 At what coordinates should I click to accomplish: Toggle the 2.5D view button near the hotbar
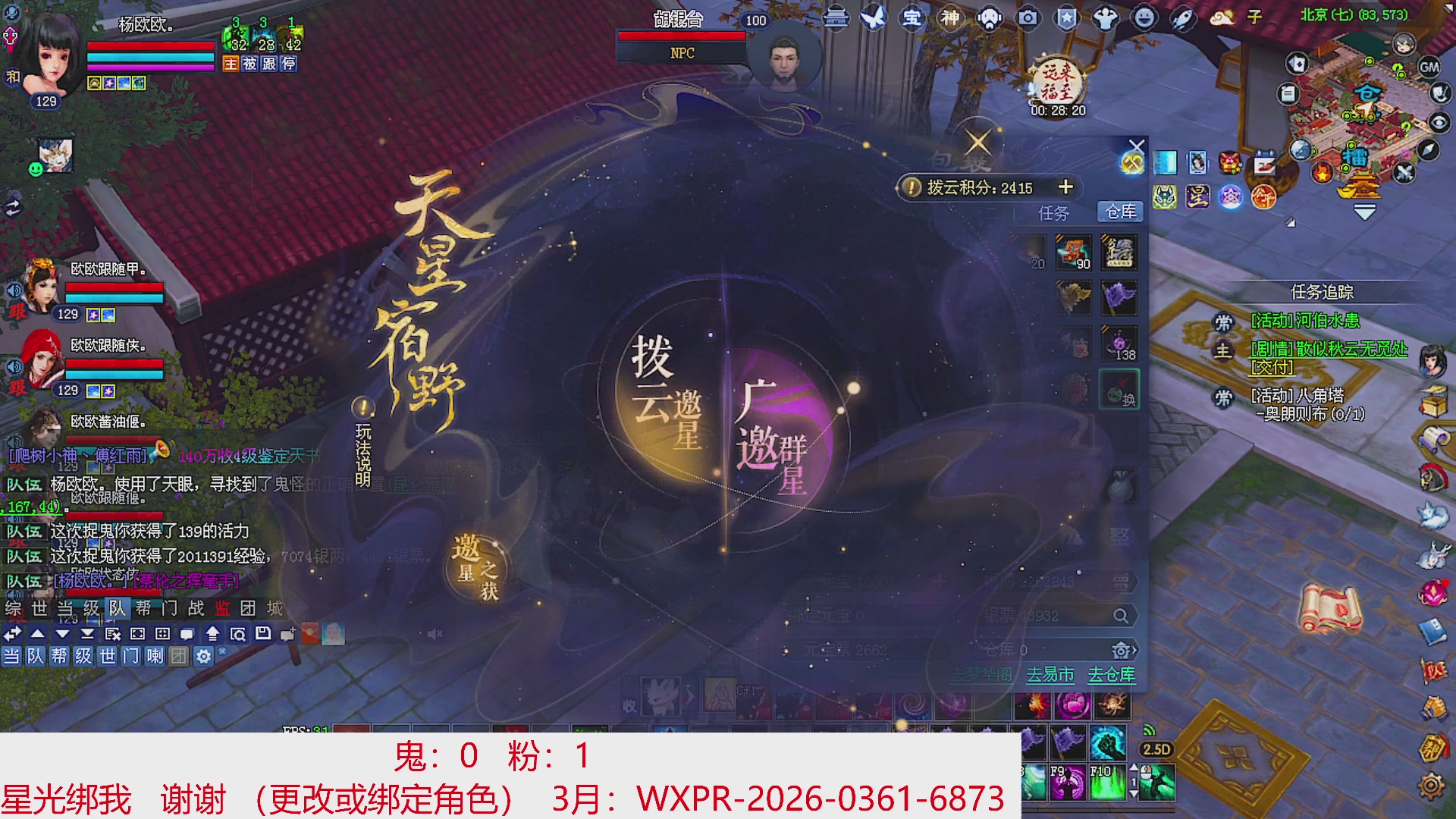[x=1156, y=748]
